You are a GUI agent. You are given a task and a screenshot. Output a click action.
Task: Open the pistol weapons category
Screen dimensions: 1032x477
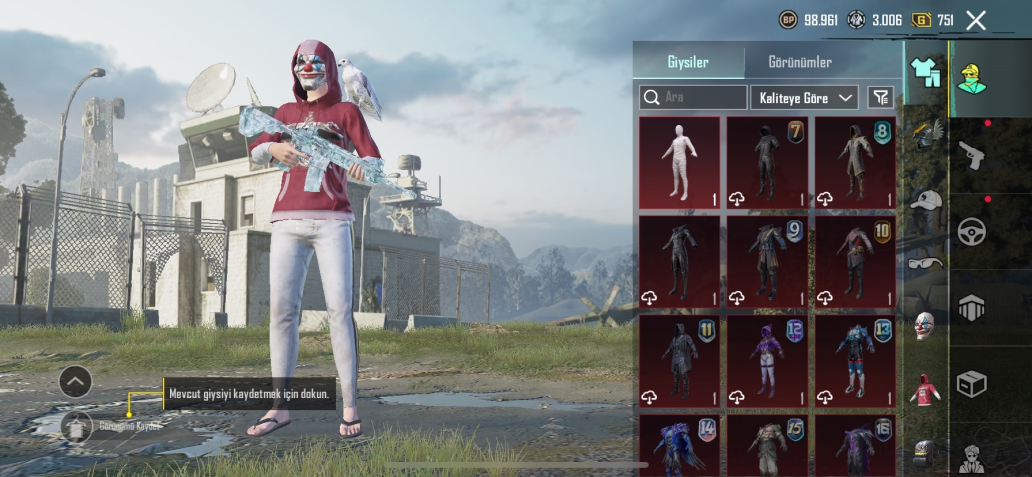pyautogui.click(x=971, y=153)
